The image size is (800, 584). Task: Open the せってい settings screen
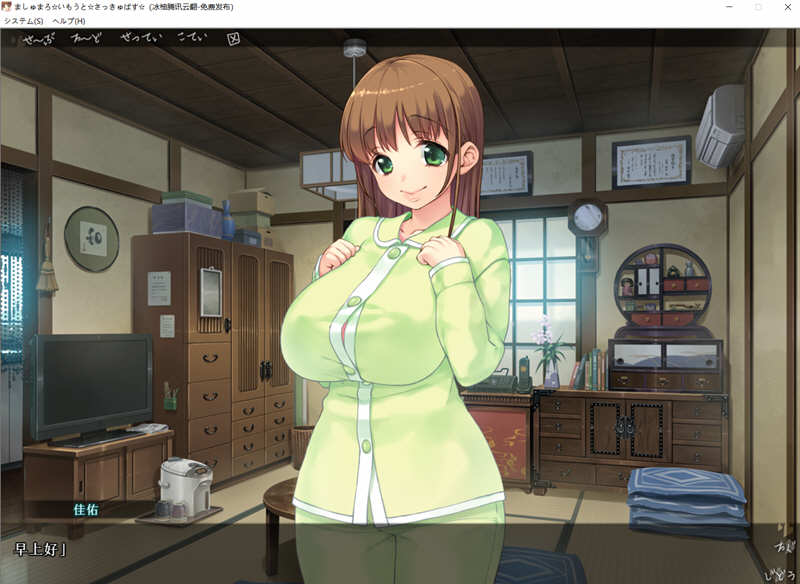[139, 40]
